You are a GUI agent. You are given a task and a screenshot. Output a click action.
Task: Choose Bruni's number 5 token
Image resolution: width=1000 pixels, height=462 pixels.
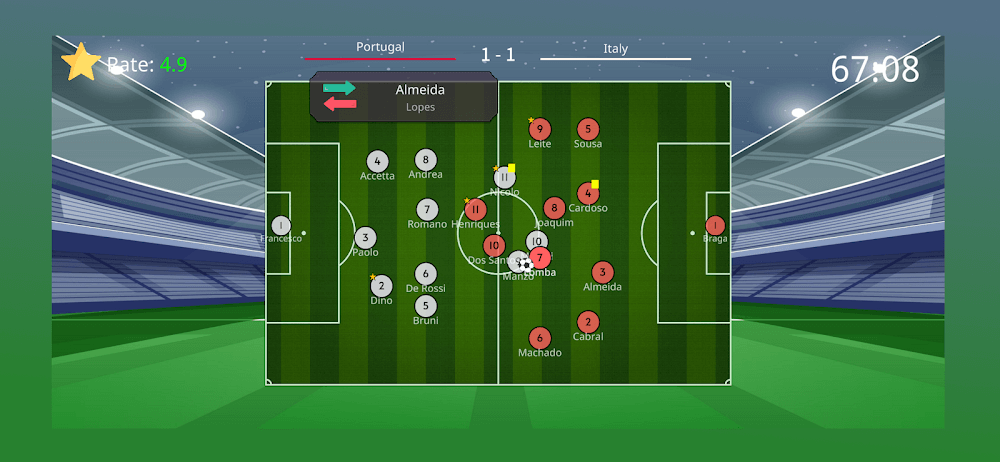point(426,306)
